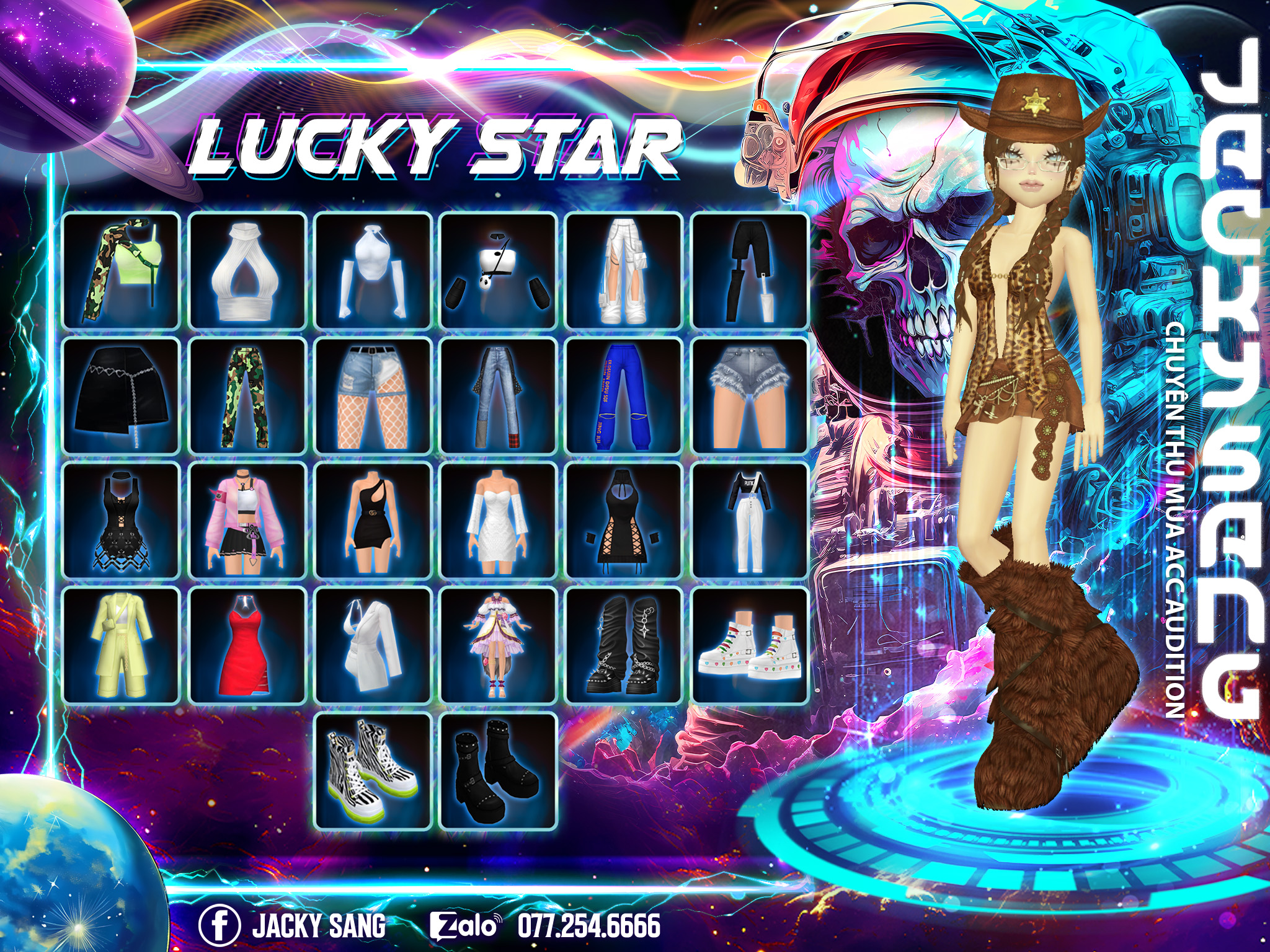The image size is (1270, 952).
Task: Select the white sneakers with colorful hearts
Action: 750,646
